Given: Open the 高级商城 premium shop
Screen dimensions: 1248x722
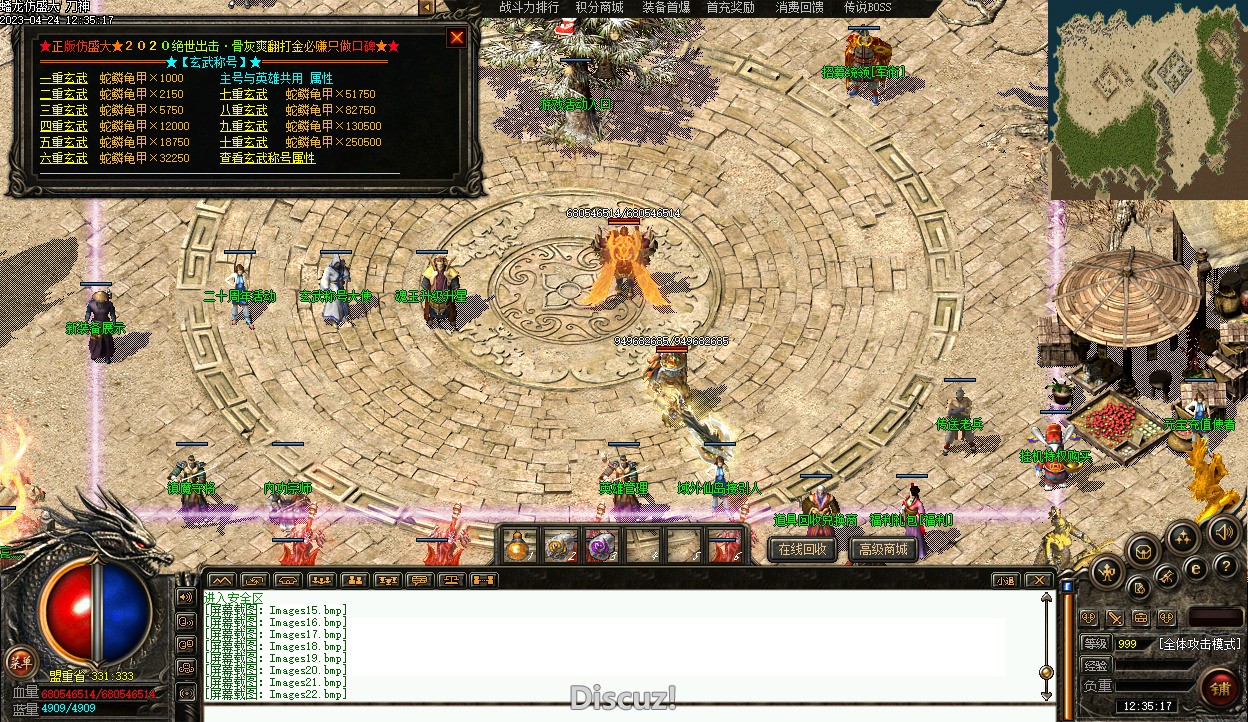Looking at the screenshot, I should pos(883,549).
